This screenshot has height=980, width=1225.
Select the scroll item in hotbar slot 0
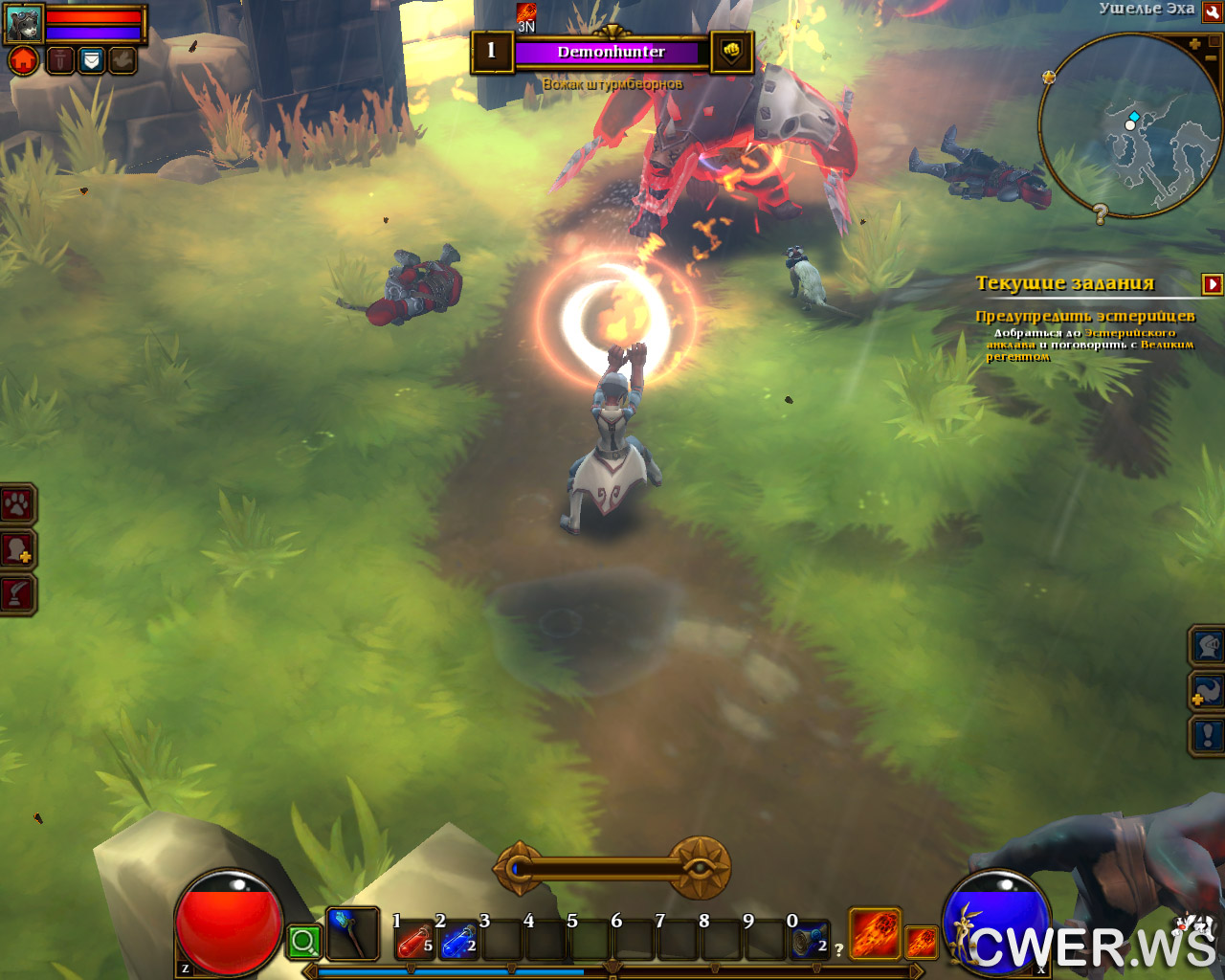[809, 943]
